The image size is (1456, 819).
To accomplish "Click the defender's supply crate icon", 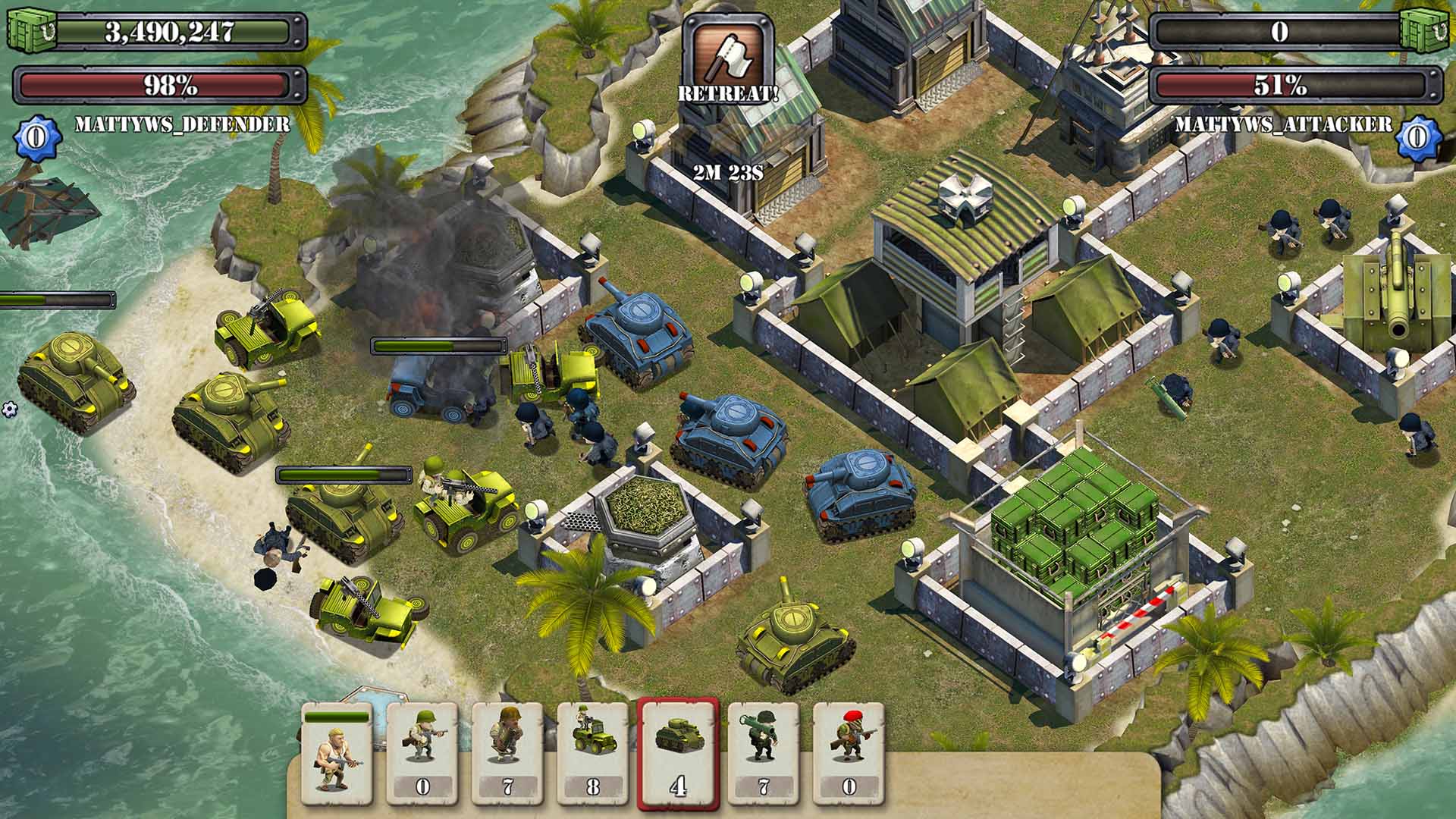I will 32,30.
